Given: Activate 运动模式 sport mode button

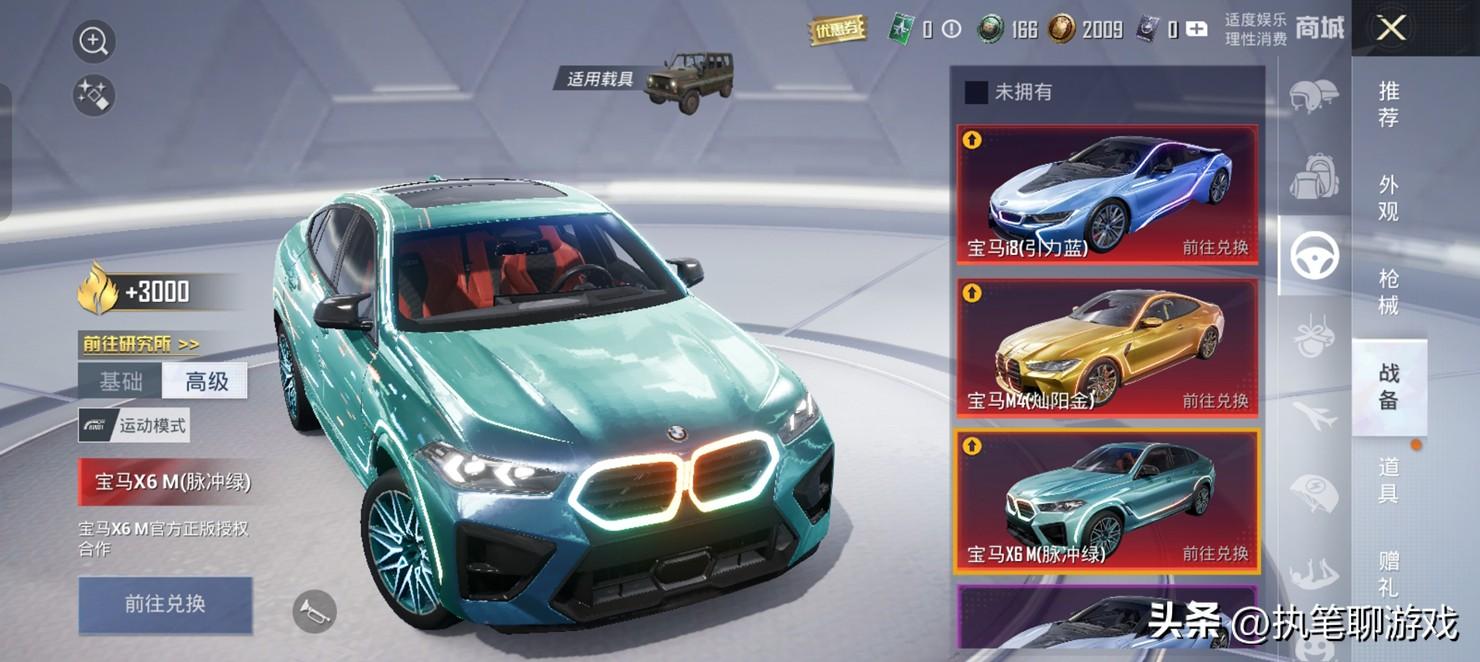Looking at the screenshot, I should (x=135, y=426).
